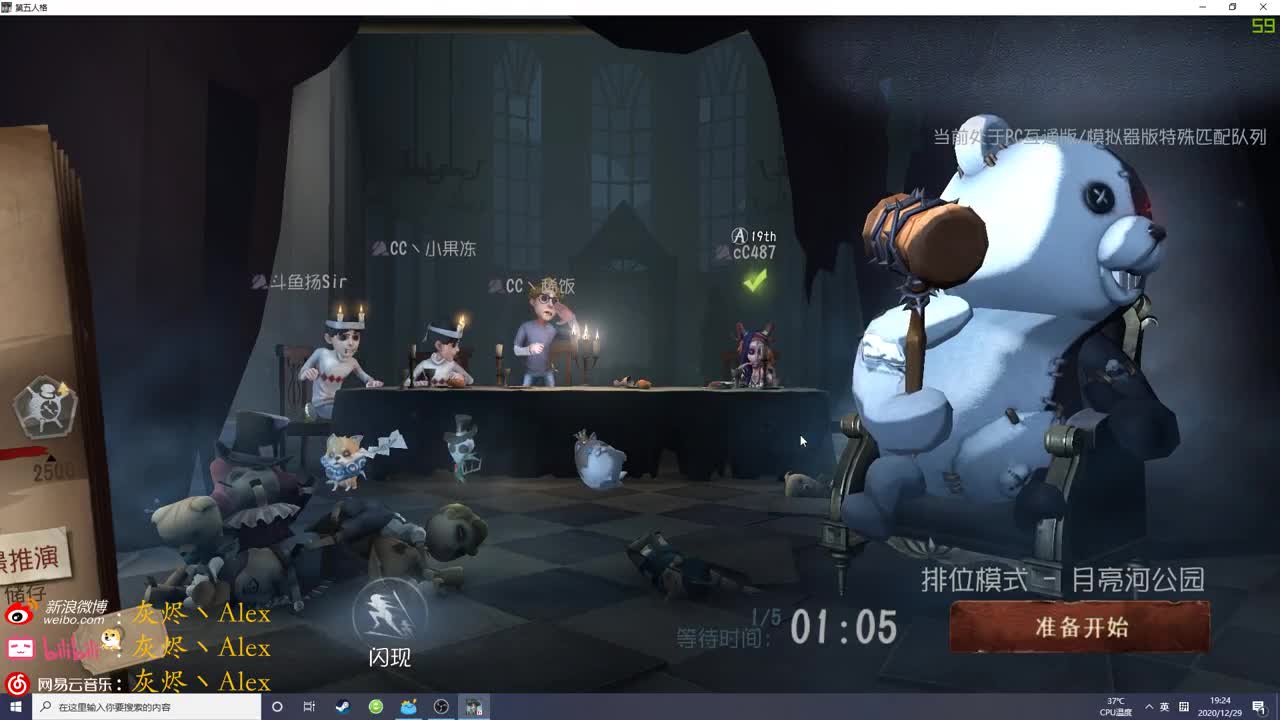
Task: Click the Identity V game icon in taskbar
Action: tap(473, 707)
